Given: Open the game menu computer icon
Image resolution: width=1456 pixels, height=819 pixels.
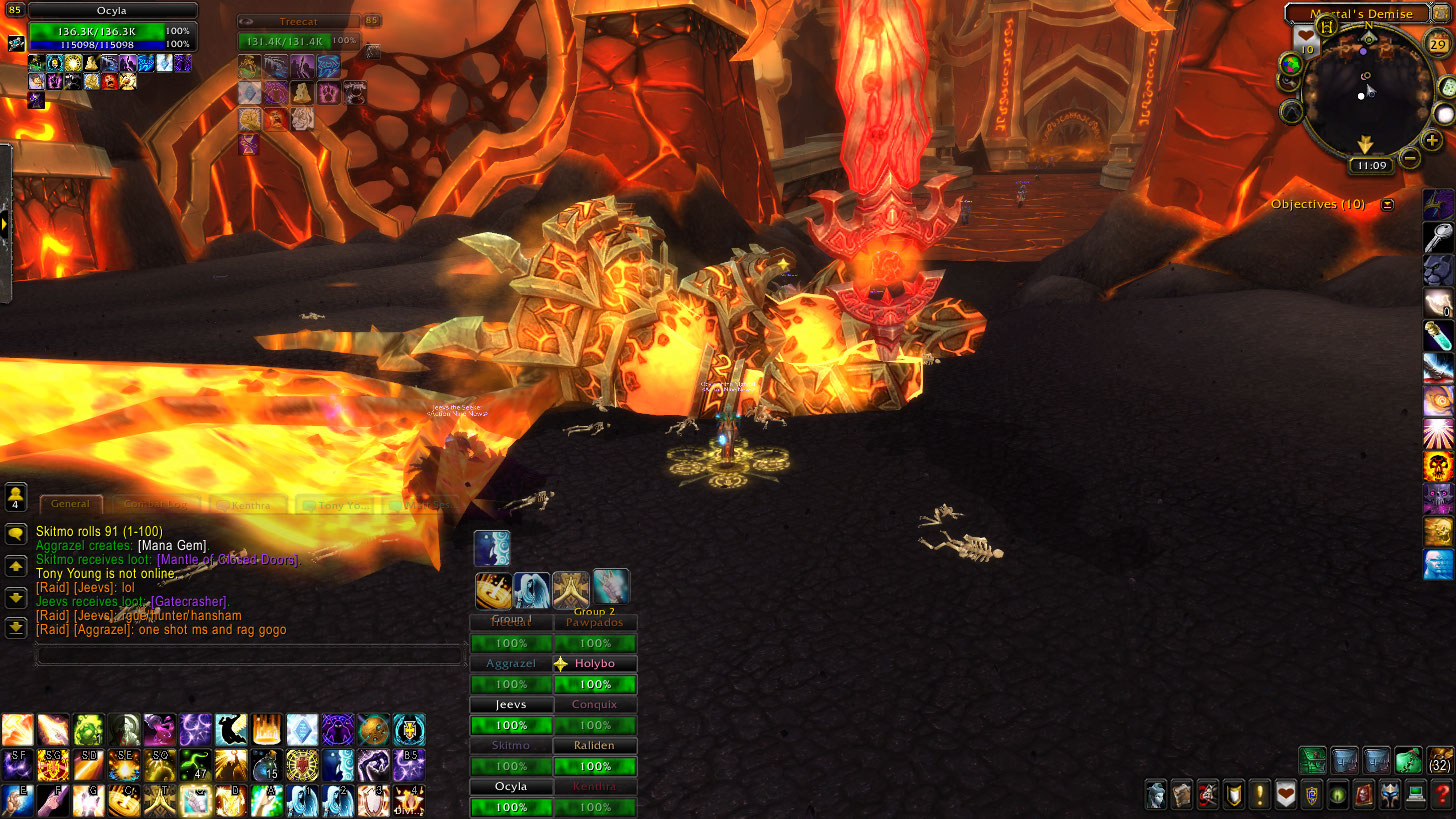Looking at the screenshot, I should tap(1416, 795).
